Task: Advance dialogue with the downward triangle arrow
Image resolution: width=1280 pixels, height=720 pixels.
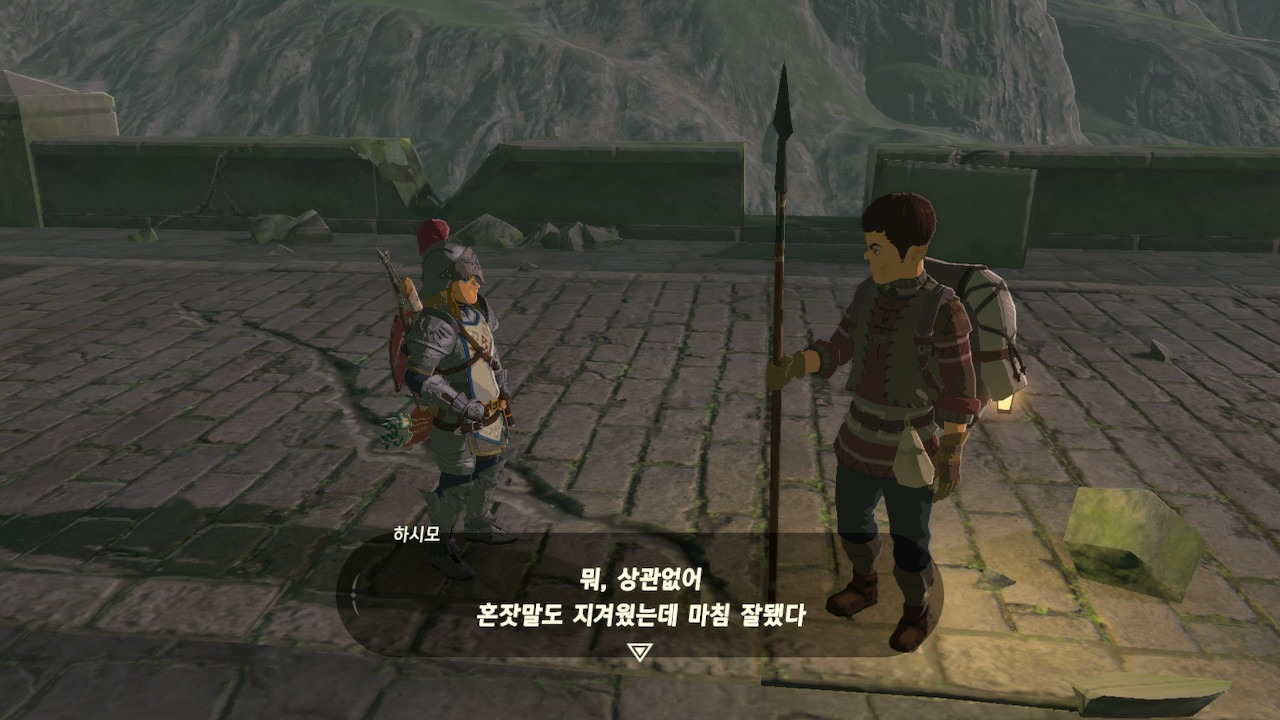Action: (639, 652)
